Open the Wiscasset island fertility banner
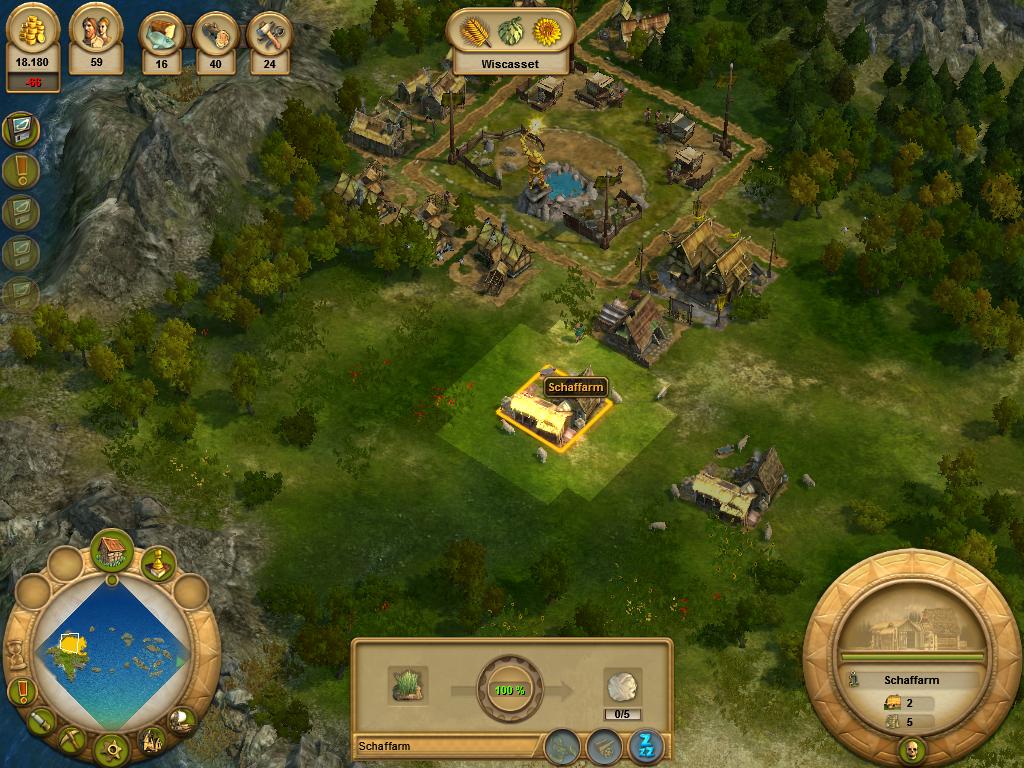 click(509, 41)
